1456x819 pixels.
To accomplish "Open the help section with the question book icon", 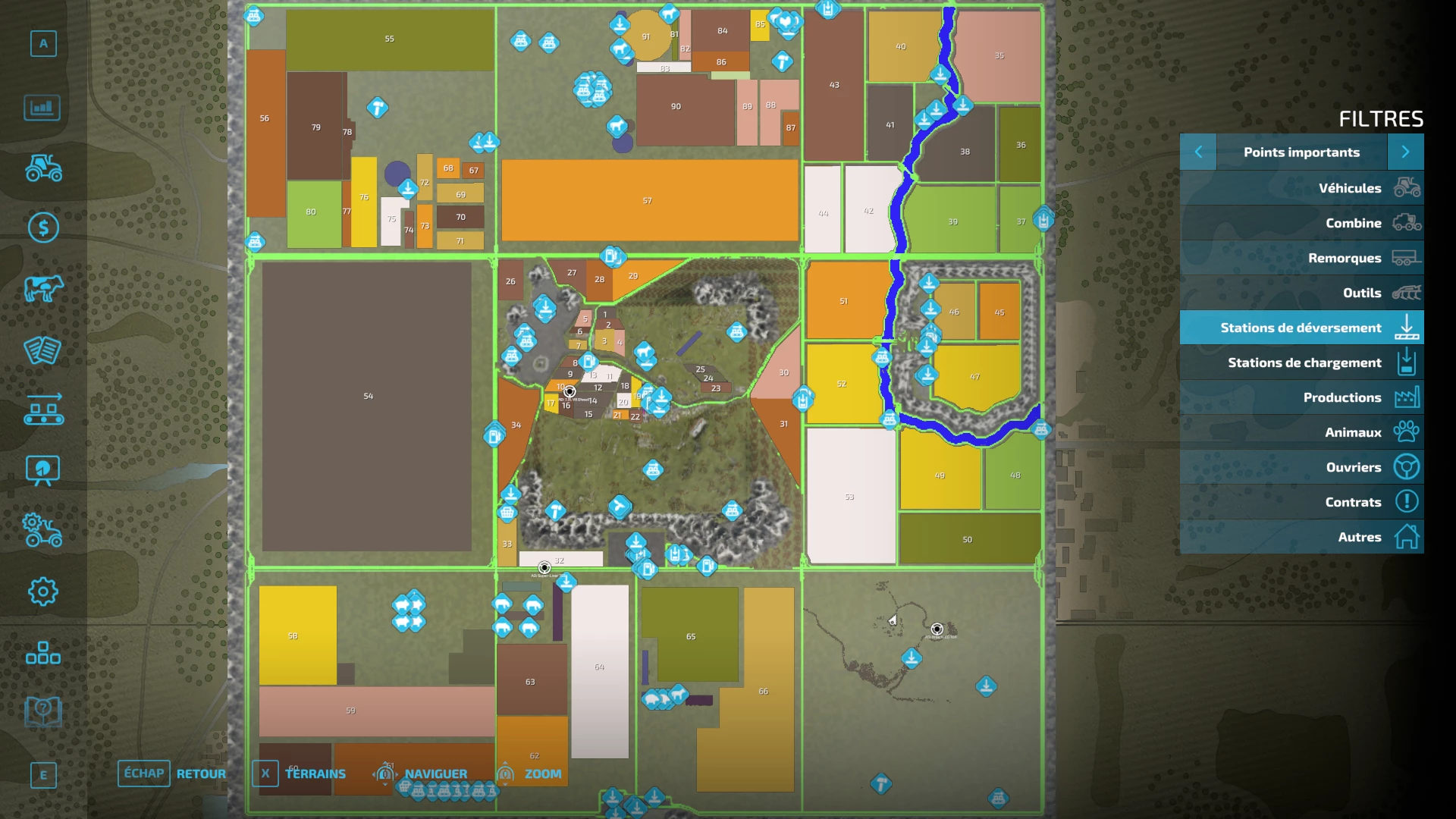I will (43, 709).
